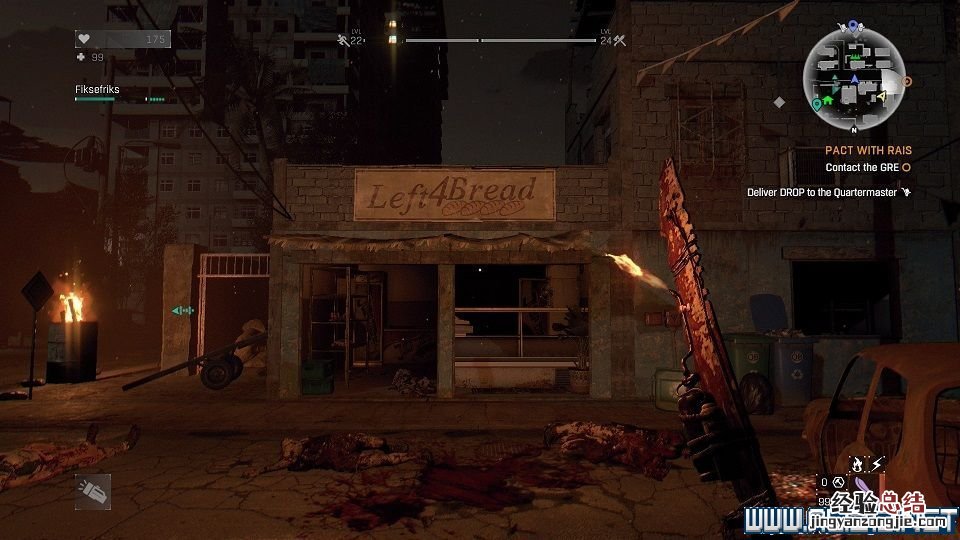
Task: Select the blue waypoint pin above minimap
Action: (853, 25)
